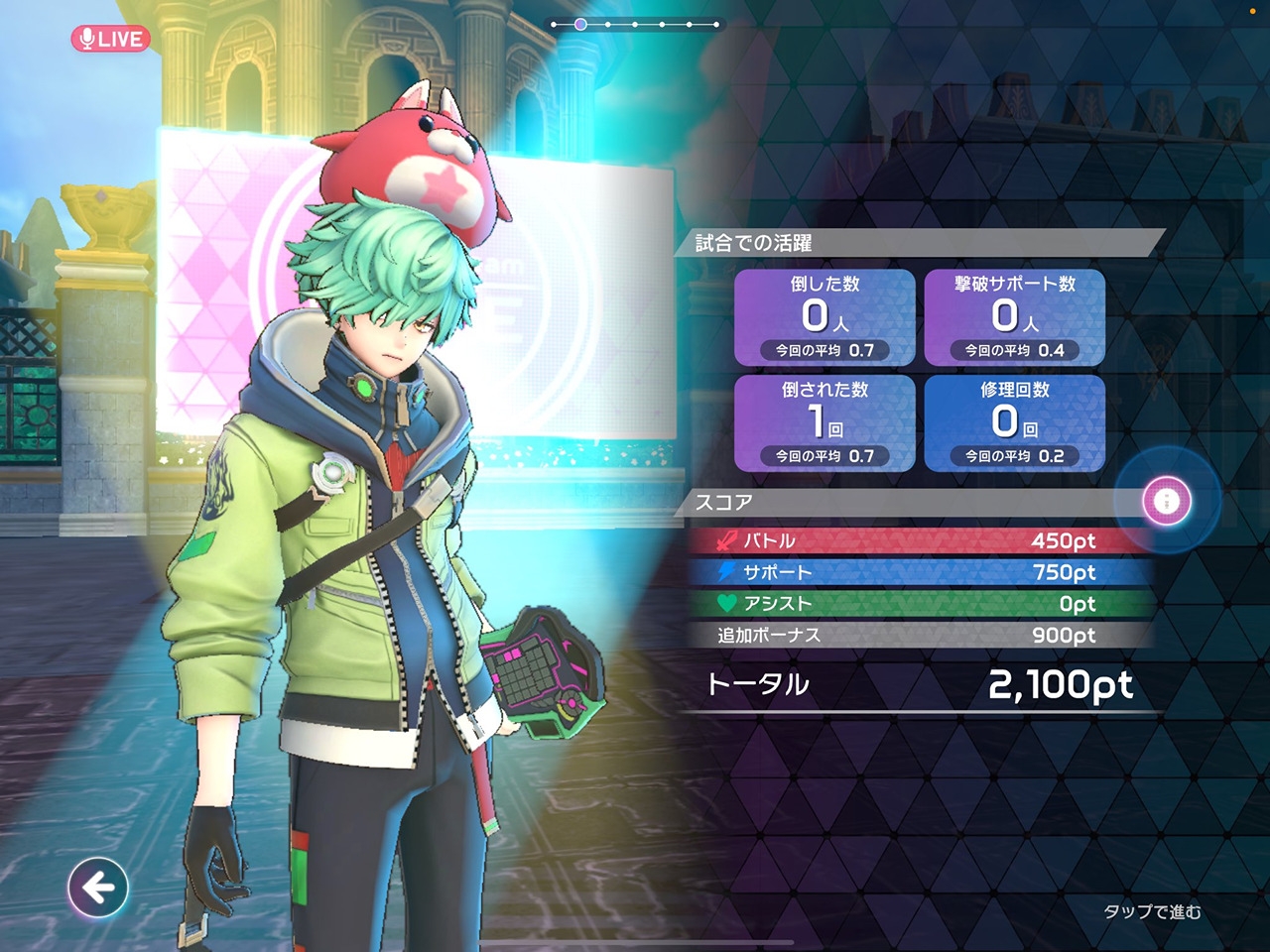Toggle the LIVE microphone badge

110,39
